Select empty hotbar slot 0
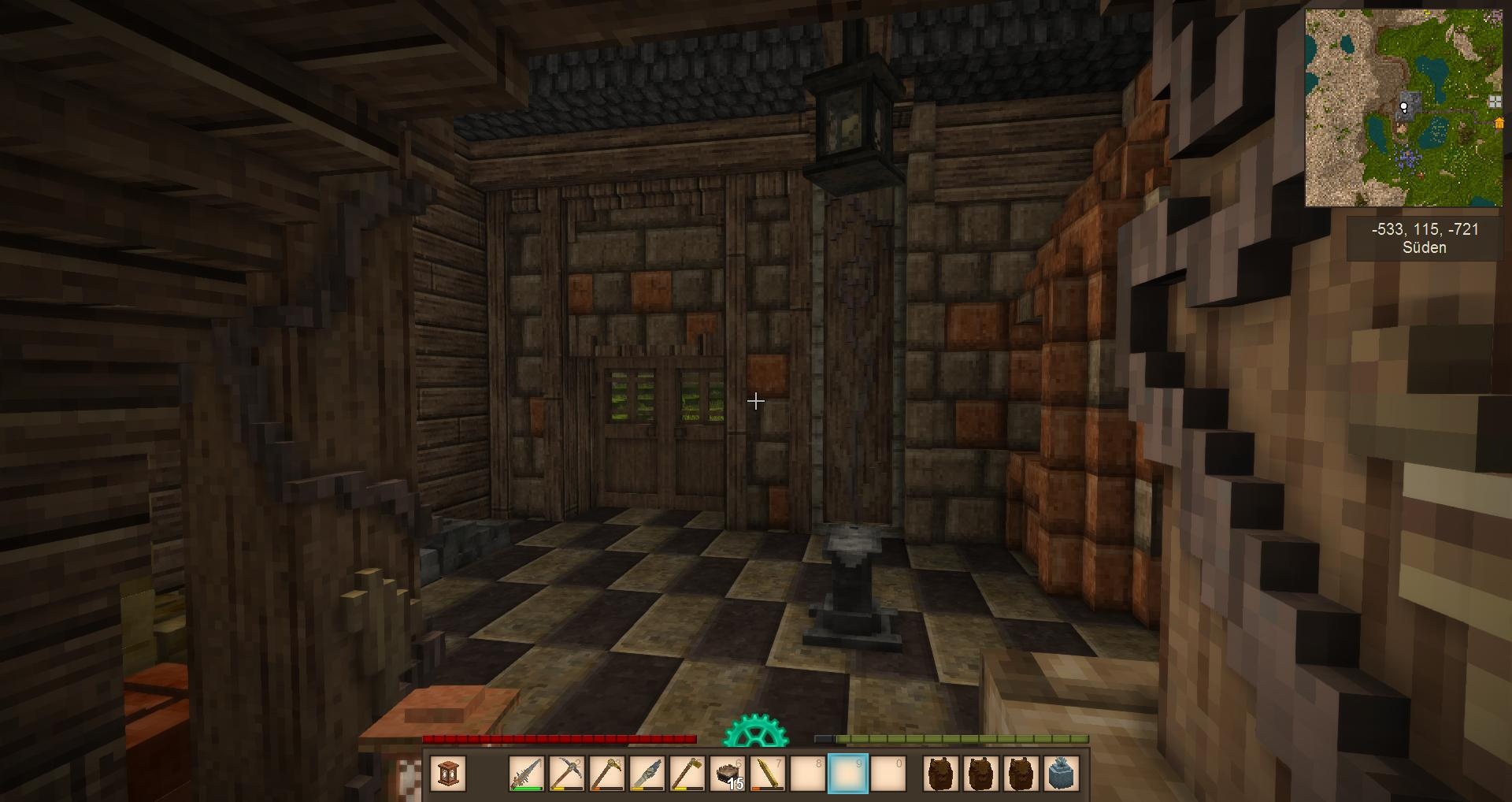Image resolution: width=1512 pixels, height=802 pixels. click(888, 774)
